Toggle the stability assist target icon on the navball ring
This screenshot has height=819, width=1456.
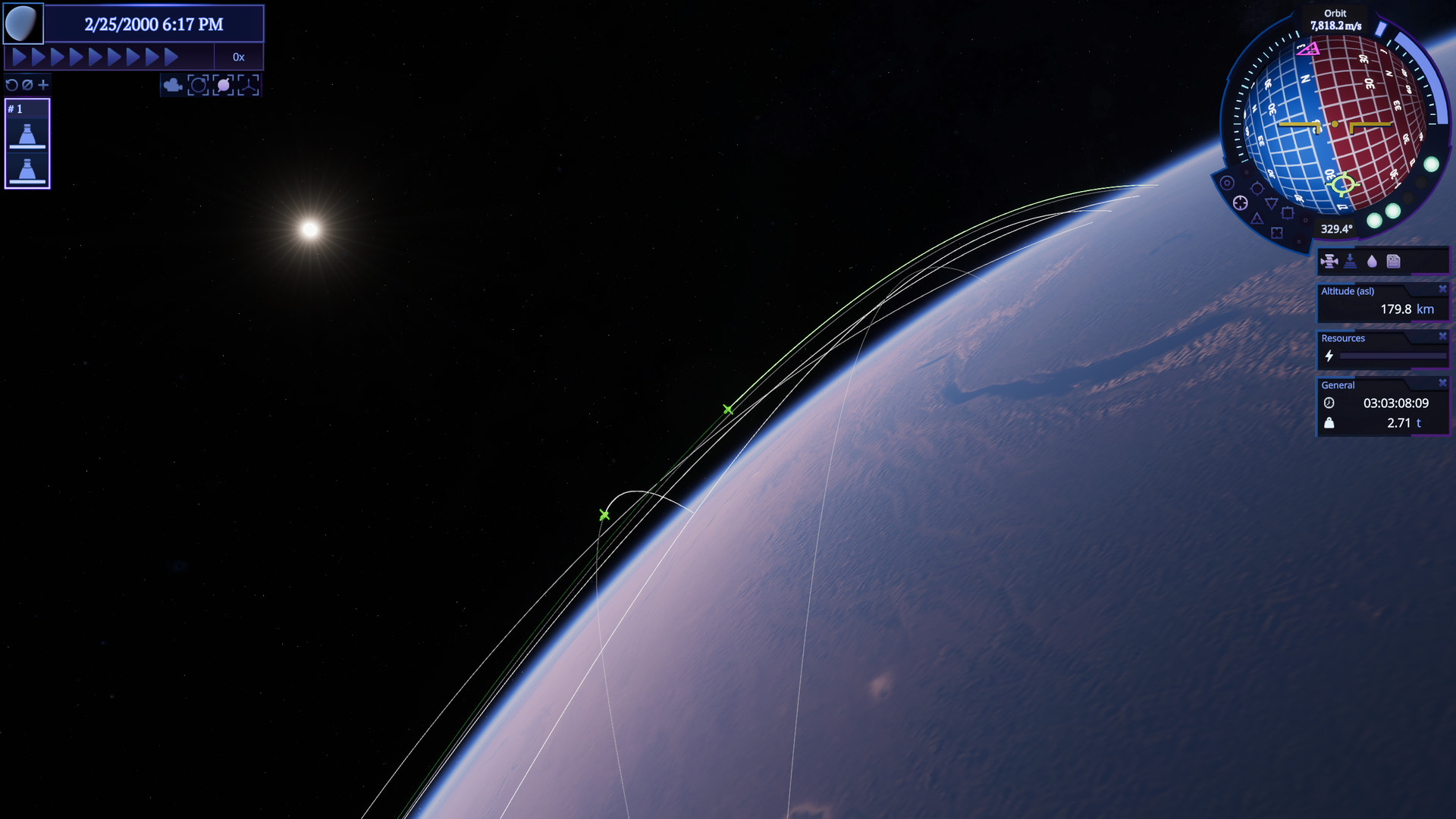[x=1241, y=202]
